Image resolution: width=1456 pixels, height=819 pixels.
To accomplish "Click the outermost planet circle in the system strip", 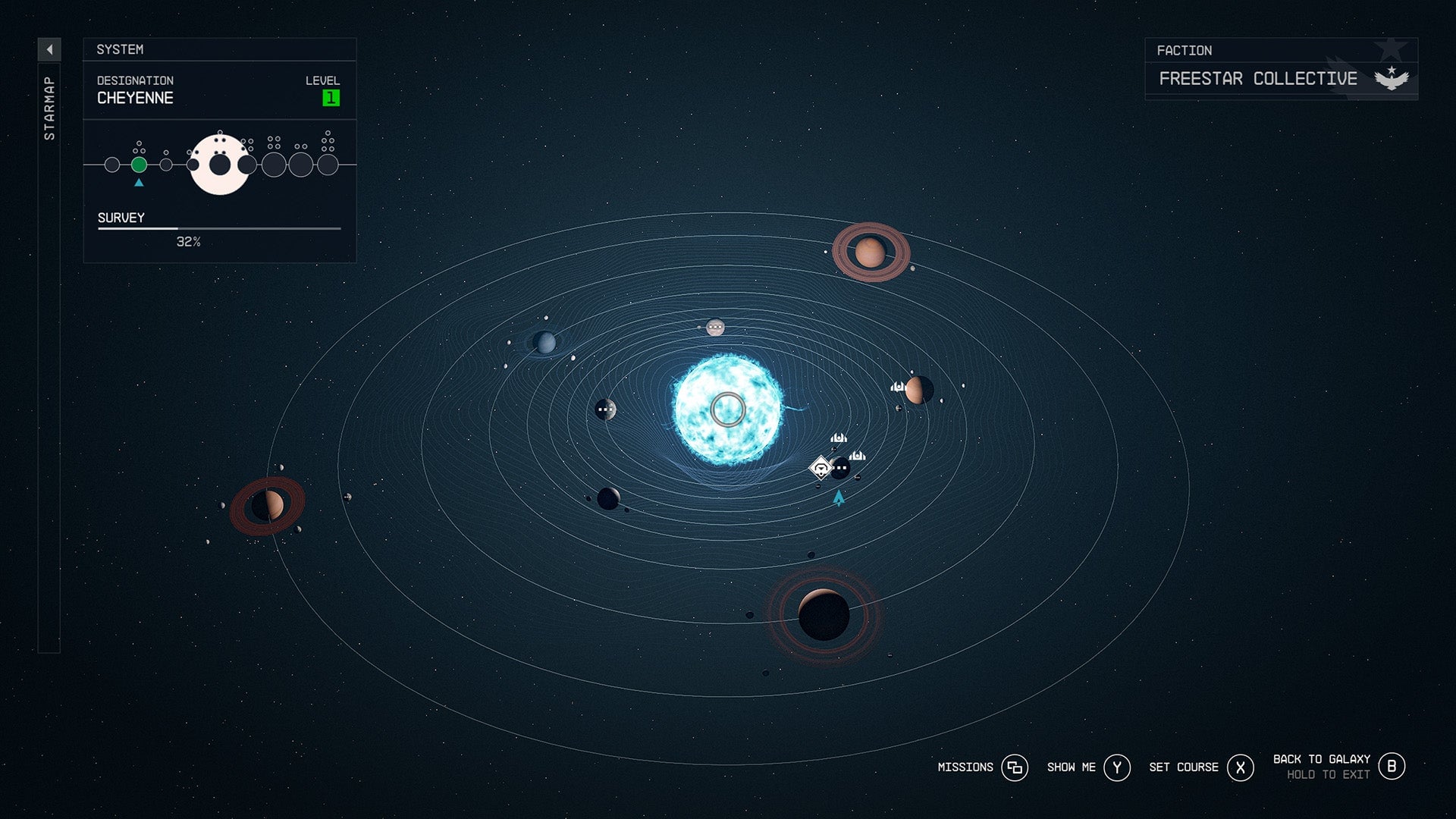I will point(329,164).
